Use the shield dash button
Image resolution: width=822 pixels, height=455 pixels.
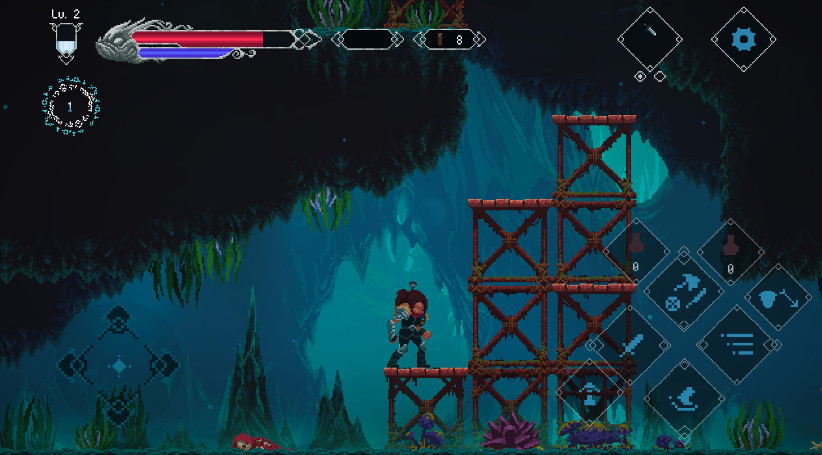[778, 296]
